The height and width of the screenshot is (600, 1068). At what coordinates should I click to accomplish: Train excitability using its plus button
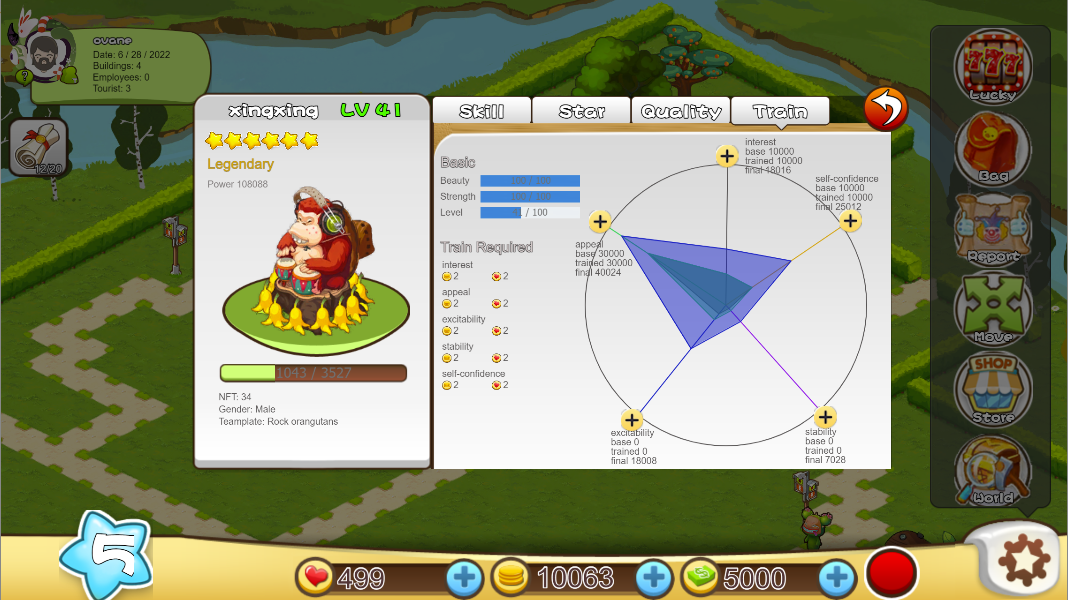coord(631,419)
